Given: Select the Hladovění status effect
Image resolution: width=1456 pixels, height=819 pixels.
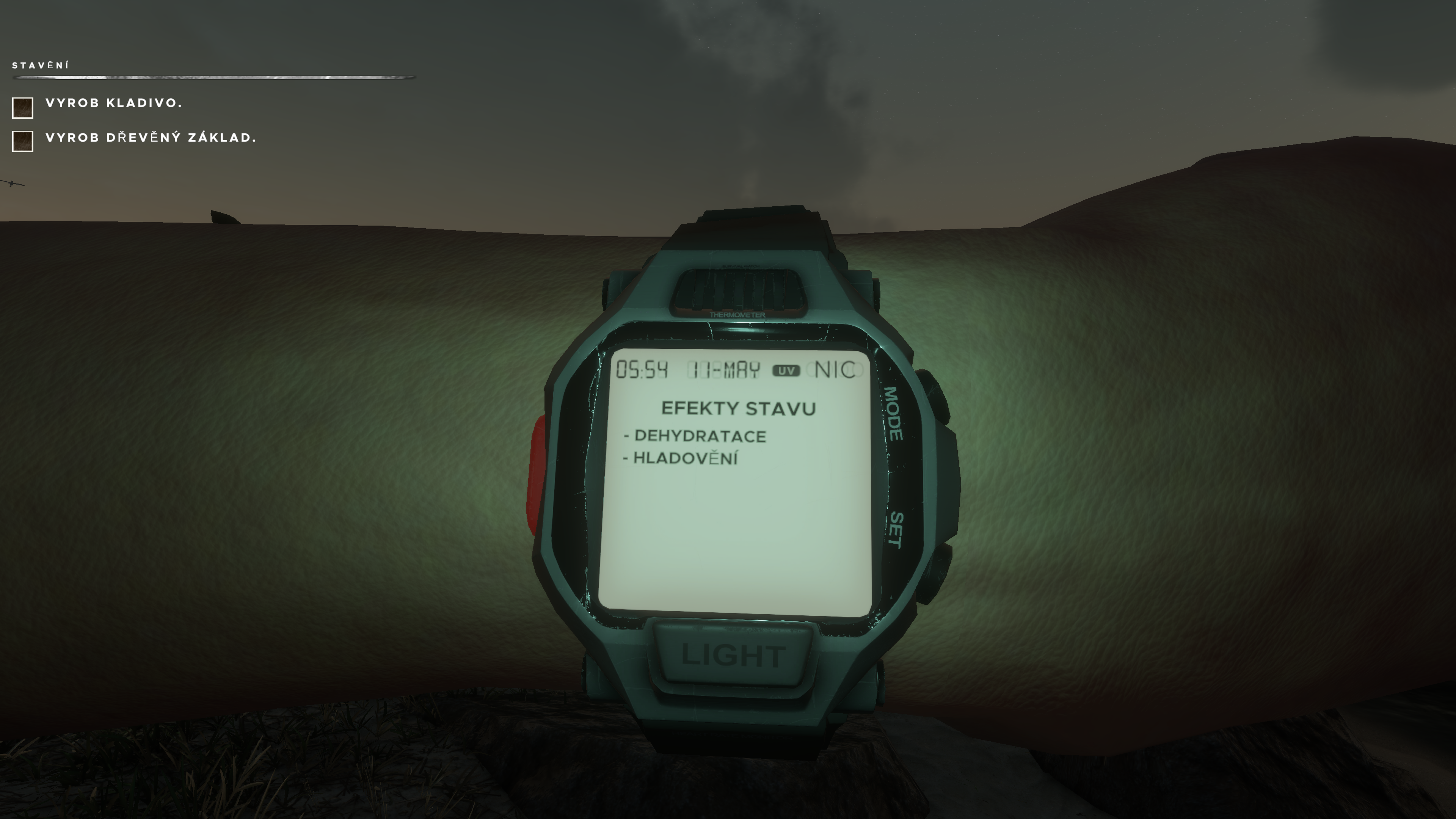Looking at the screenshot, I should 684,458.
